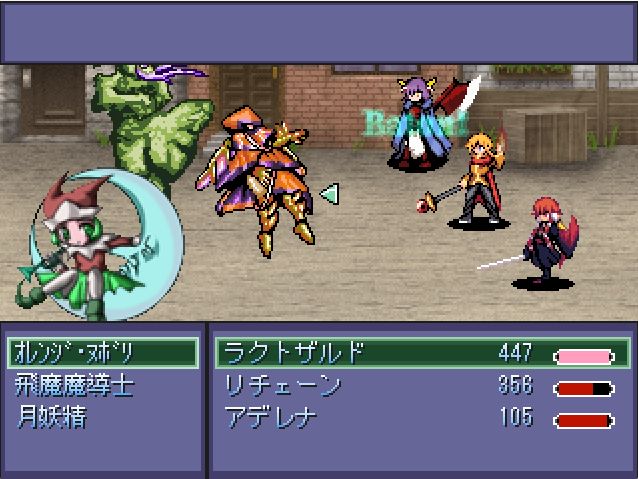
Task: Target the 飛魔魔導士 enemy entry
Action: click(x=75, y=385)
